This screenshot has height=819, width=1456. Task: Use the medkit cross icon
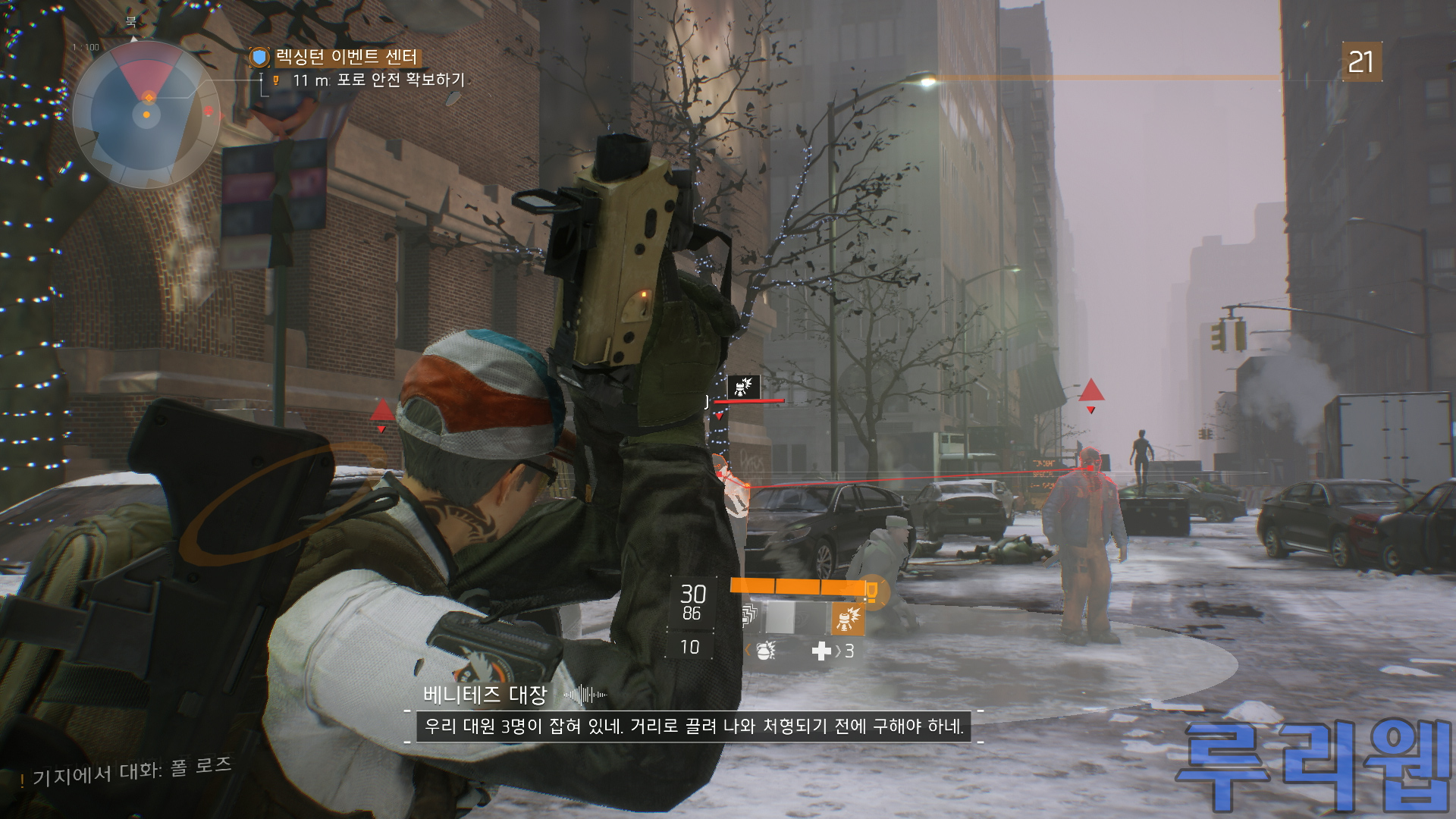[x=821, y=651]
